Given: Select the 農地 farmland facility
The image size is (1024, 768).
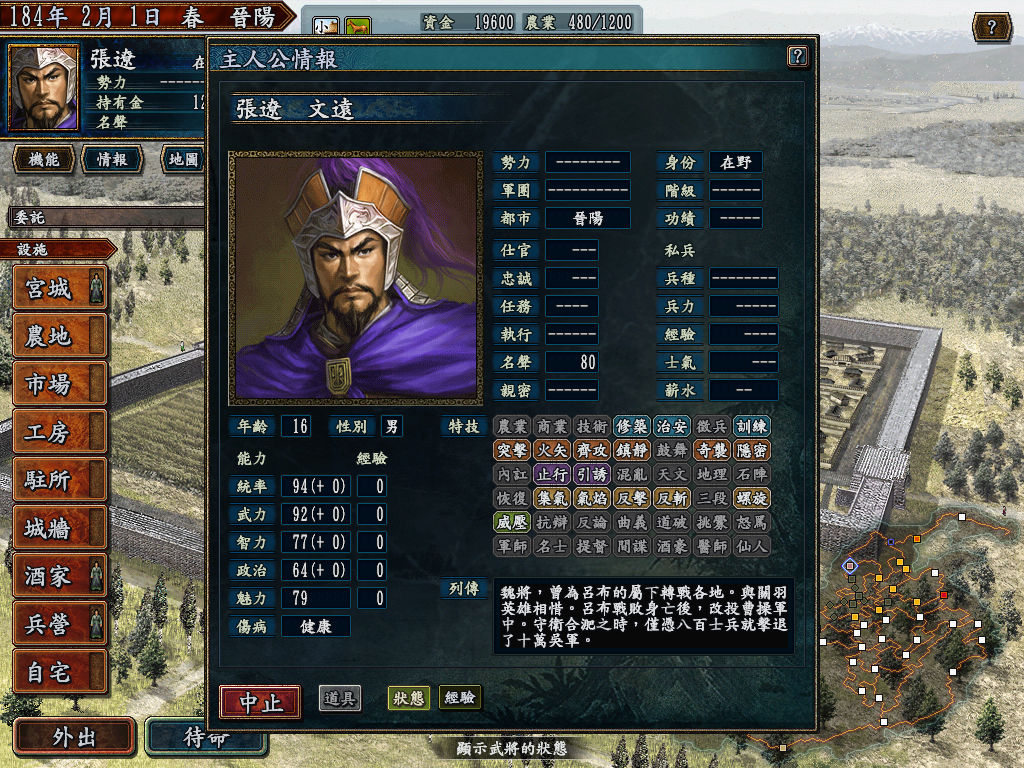Looking at the screenshot, I should click(59, 337).
